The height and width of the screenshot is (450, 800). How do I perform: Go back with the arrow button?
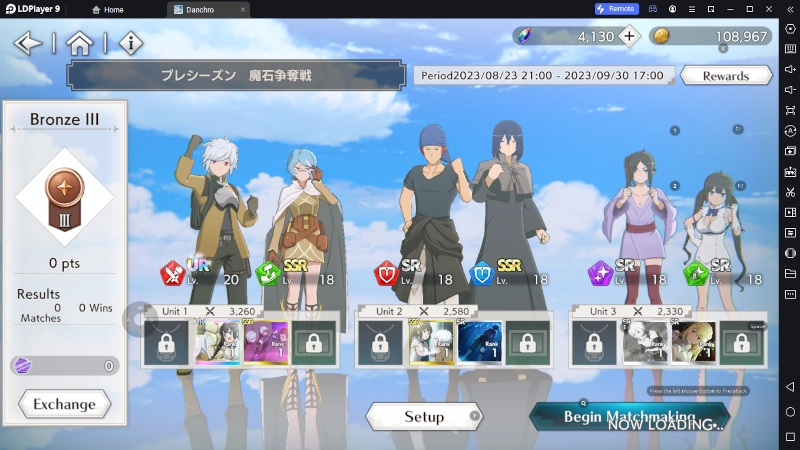tap(28, 43)
